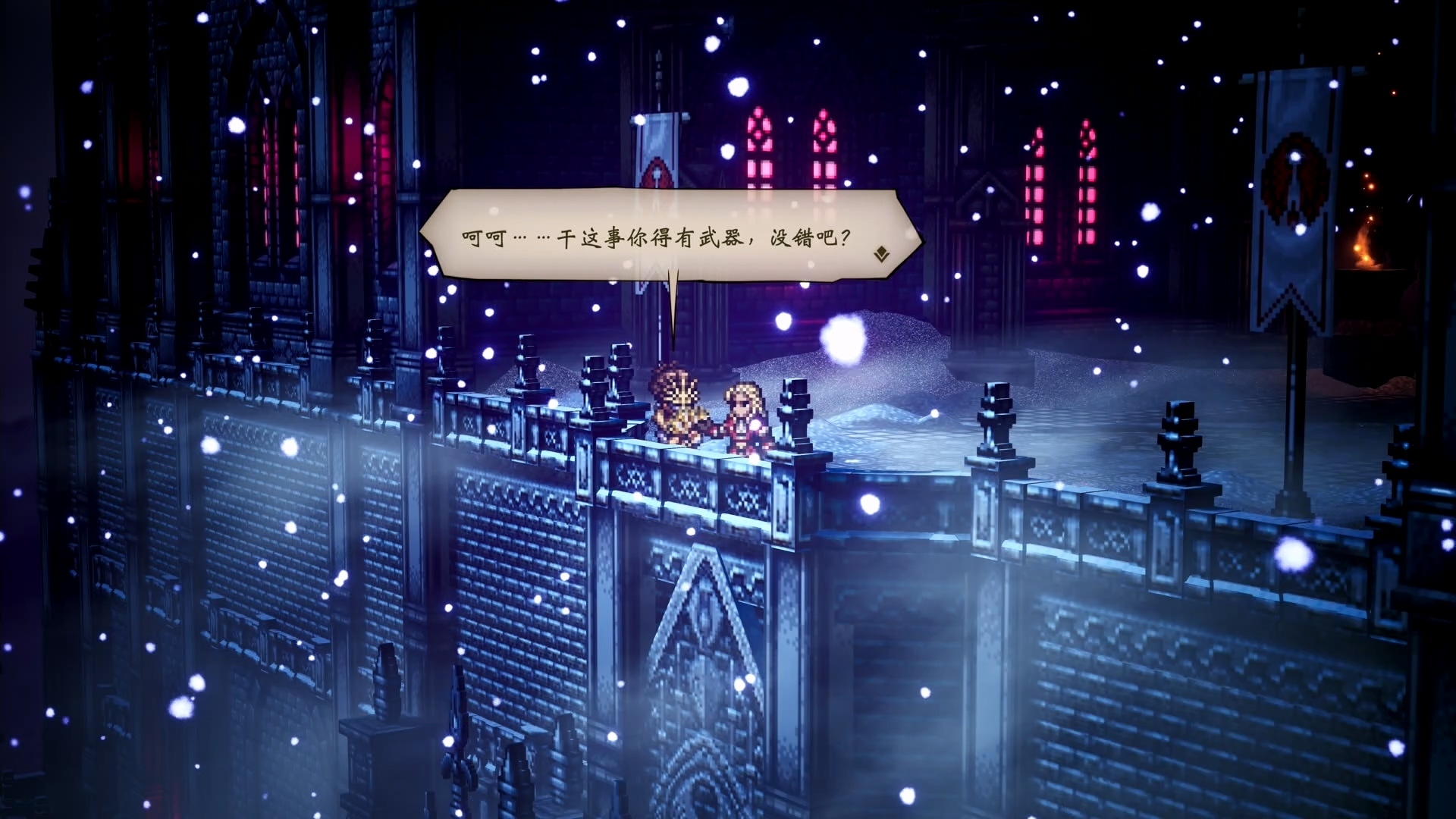The width and height of the screenshot is (1456, 819).
Task: Advance dialogue with the diamond arrow indicator
Action: click(881, 254)
